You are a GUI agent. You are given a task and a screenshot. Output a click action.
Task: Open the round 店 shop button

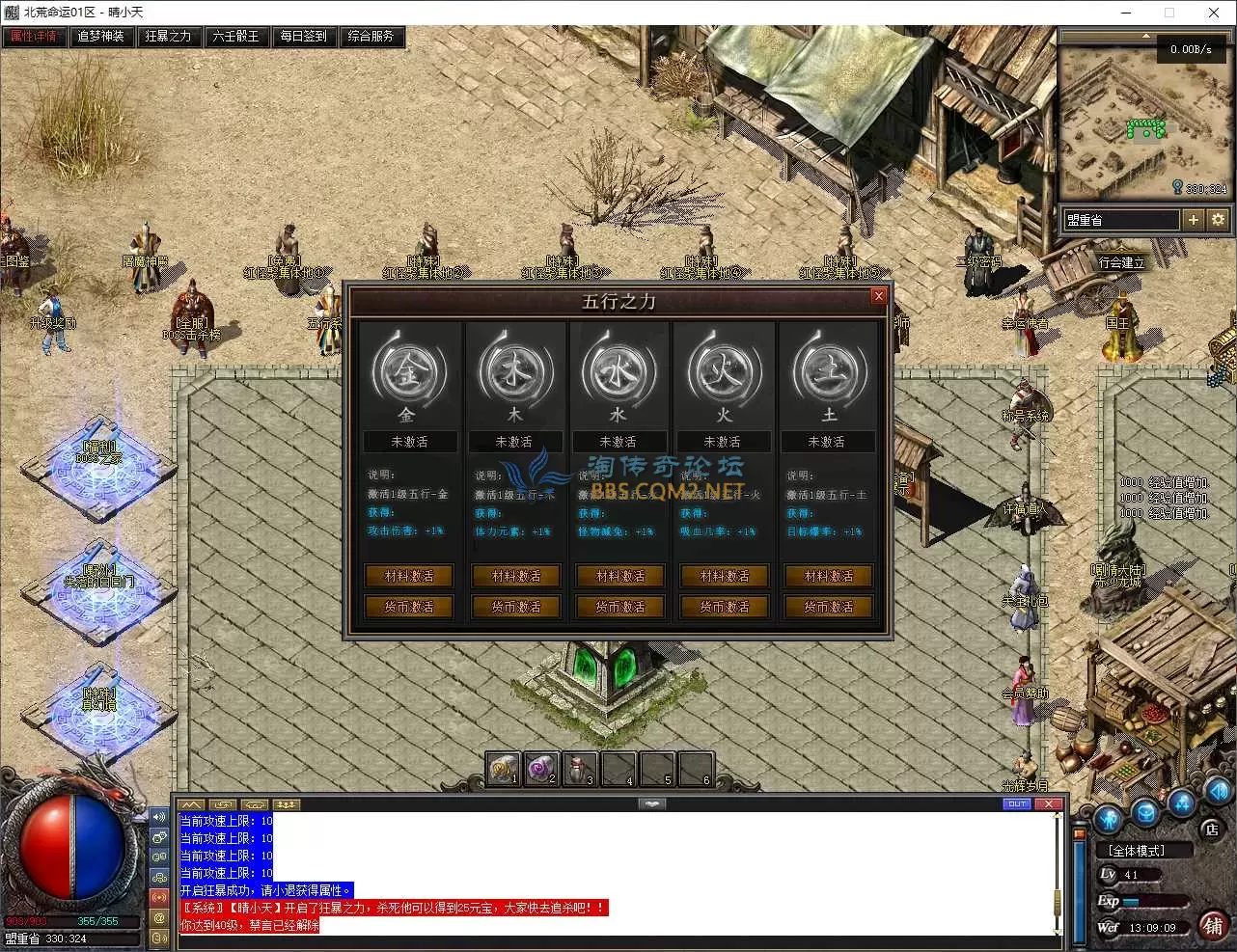(1212, 829)
